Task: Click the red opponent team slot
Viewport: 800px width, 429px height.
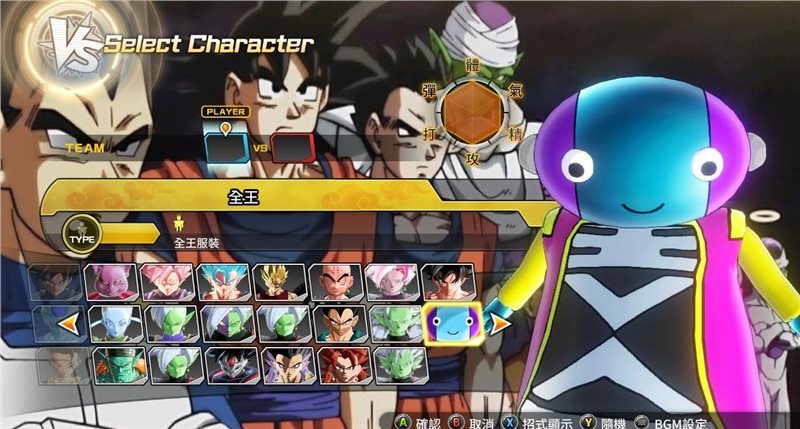Action: tap(294, 147)
